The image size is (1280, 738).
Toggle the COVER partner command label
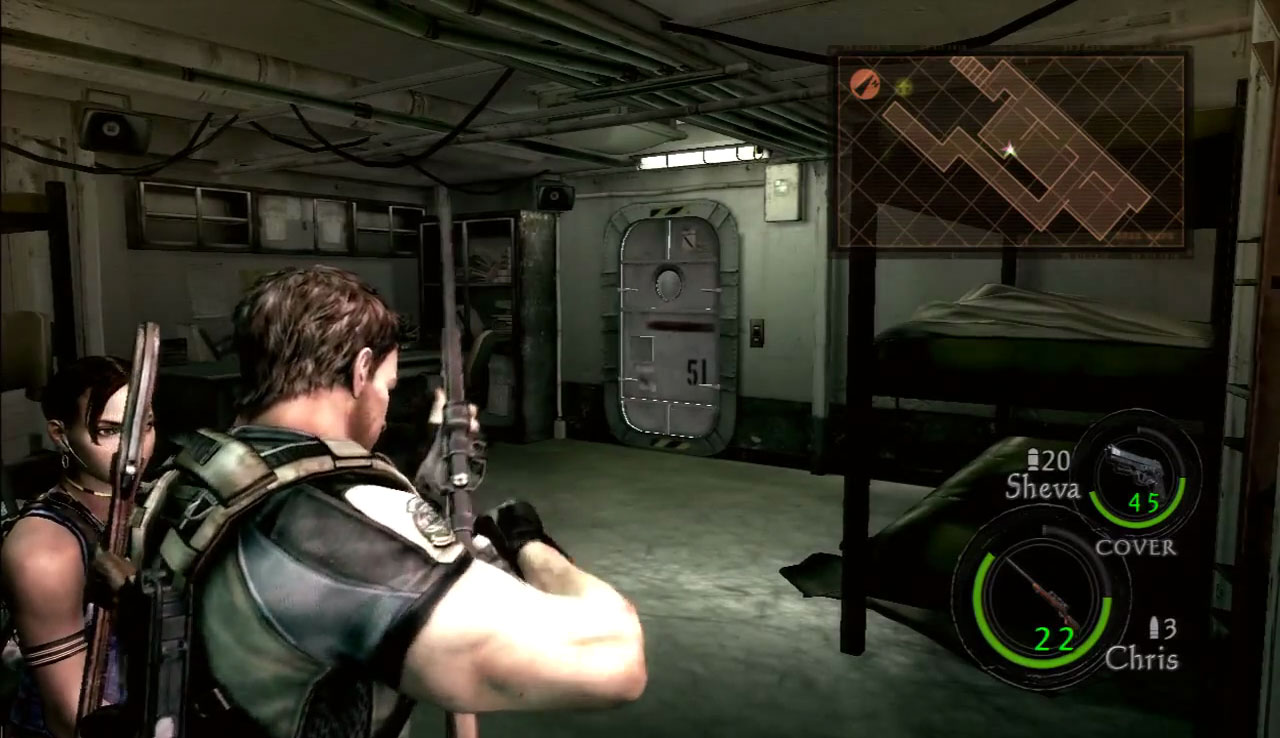point(1136,548)
